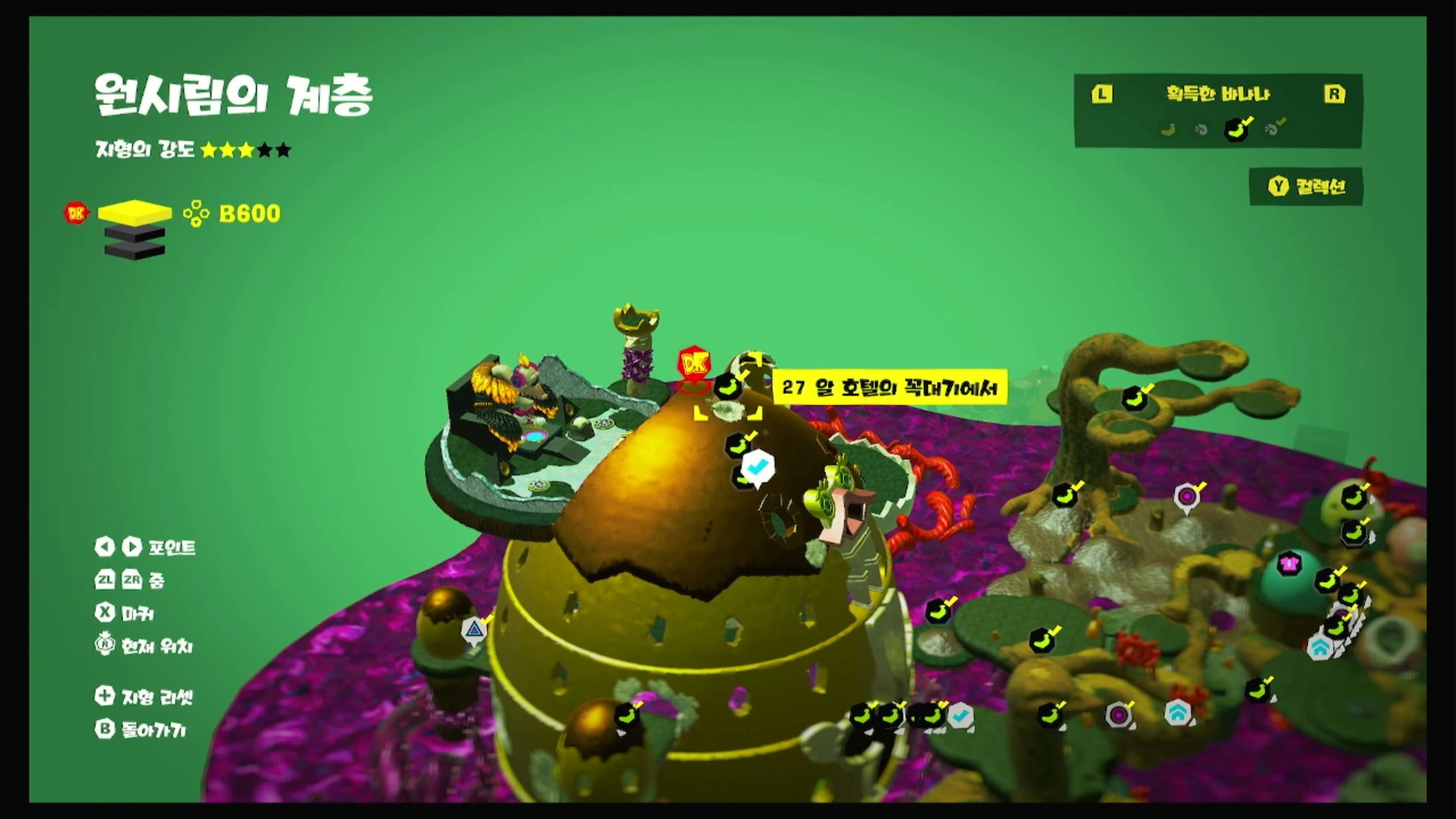Viewport: 1456px width, 819px height.
Task: Open the 컬렉션 collection panel
Action: pos(1306,187)
